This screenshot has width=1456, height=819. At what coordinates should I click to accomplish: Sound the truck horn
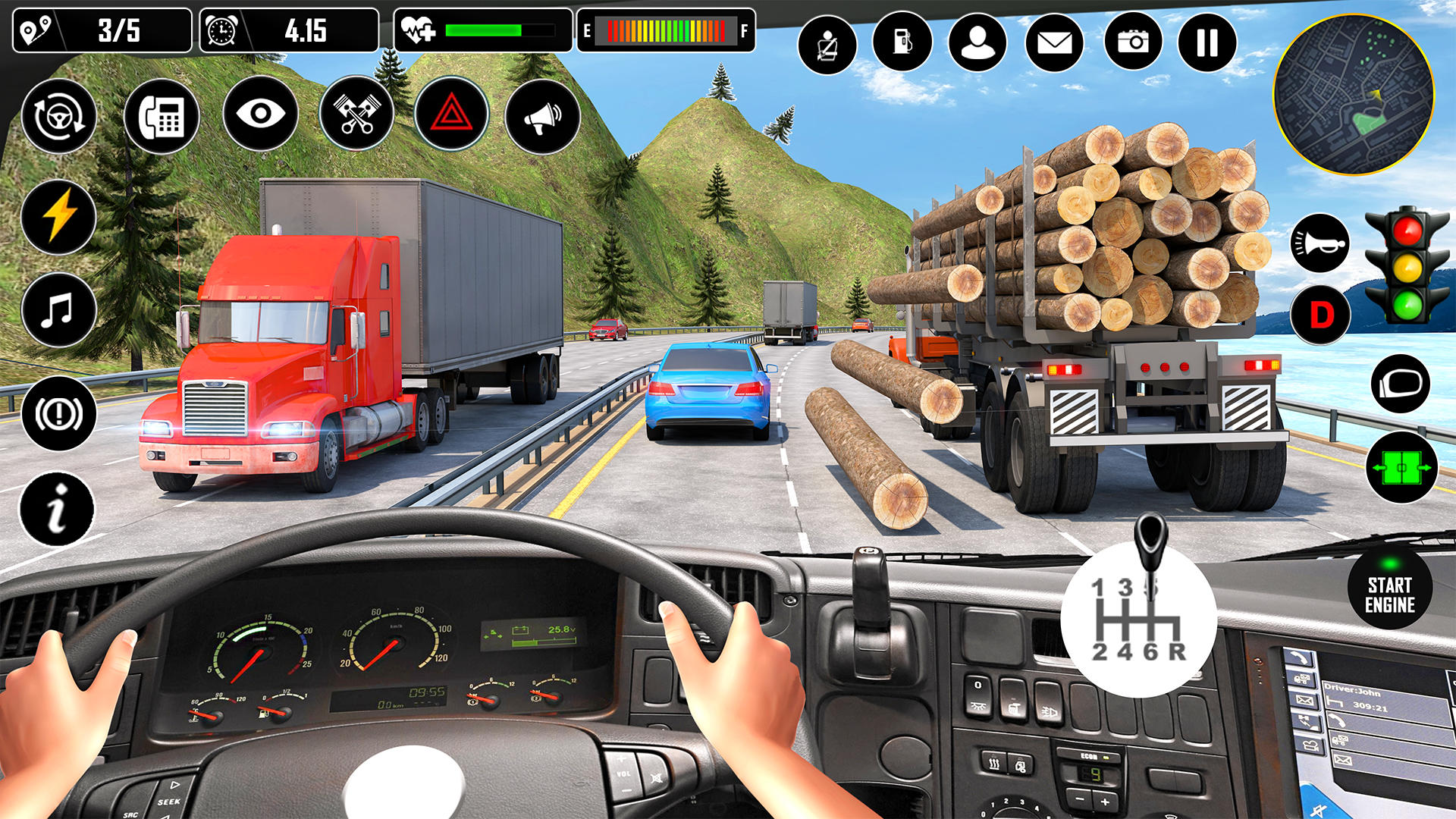(1319, 243)
